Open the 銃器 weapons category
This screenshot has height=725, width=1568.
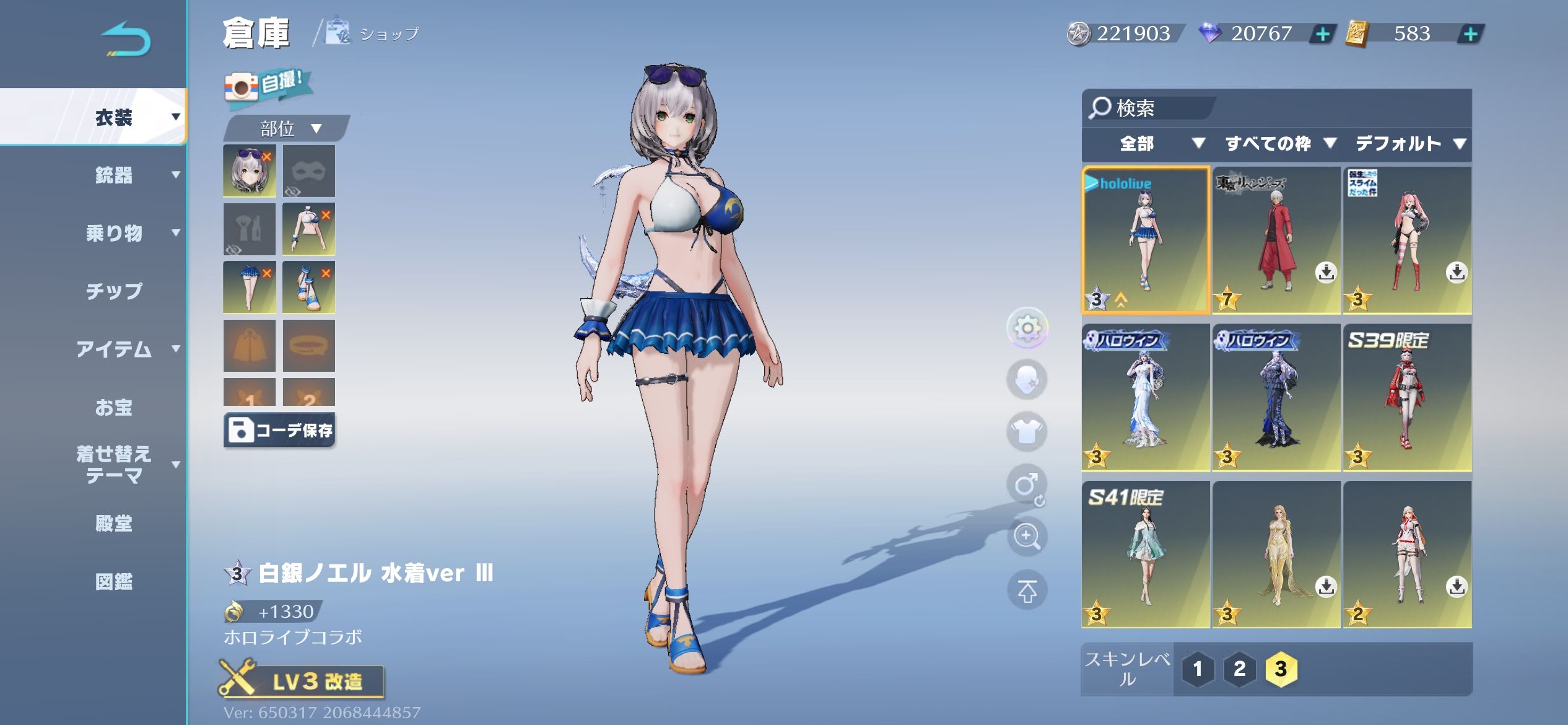click(115, 175)
